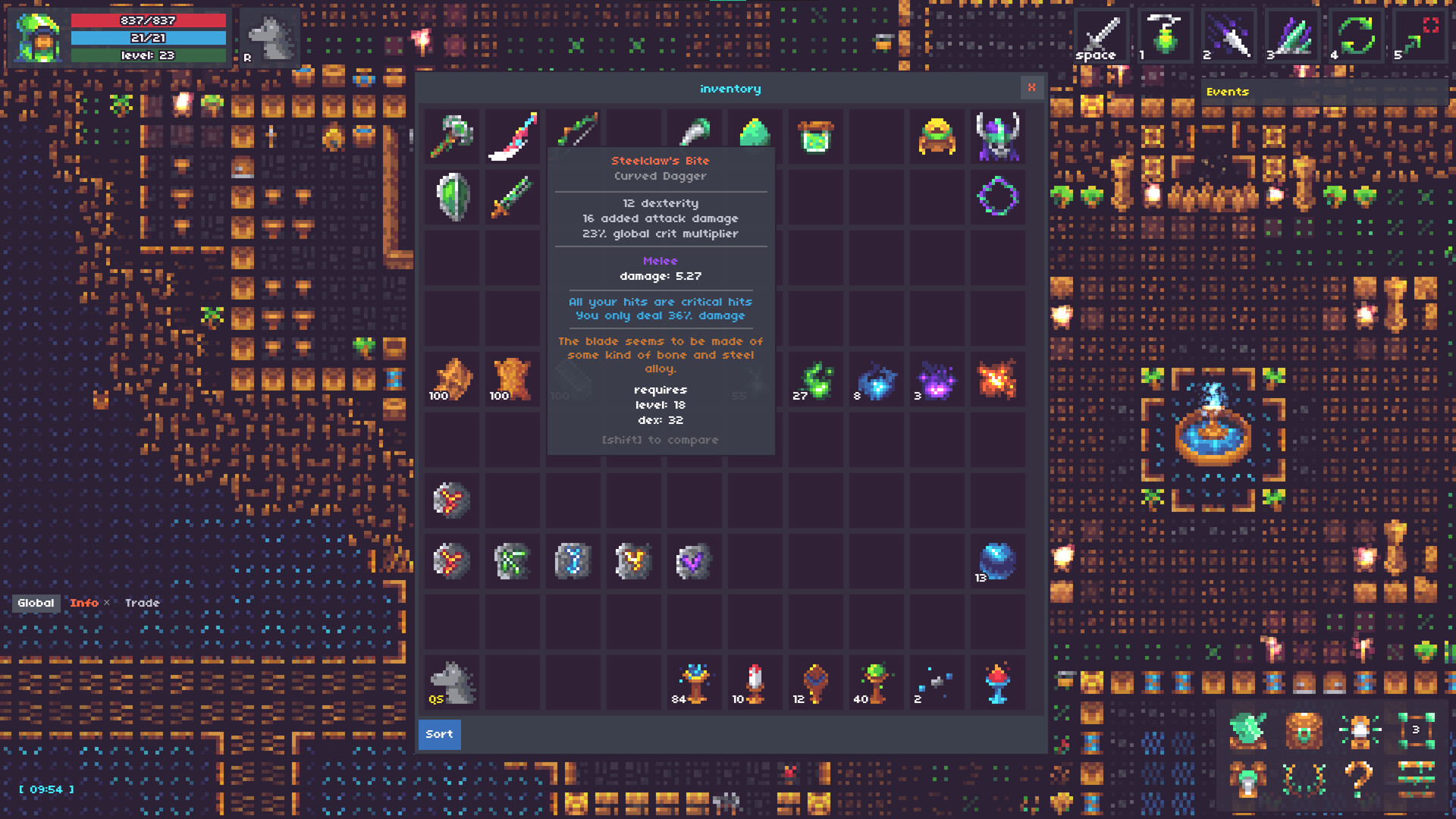Expand the Events panel header

1228,92
